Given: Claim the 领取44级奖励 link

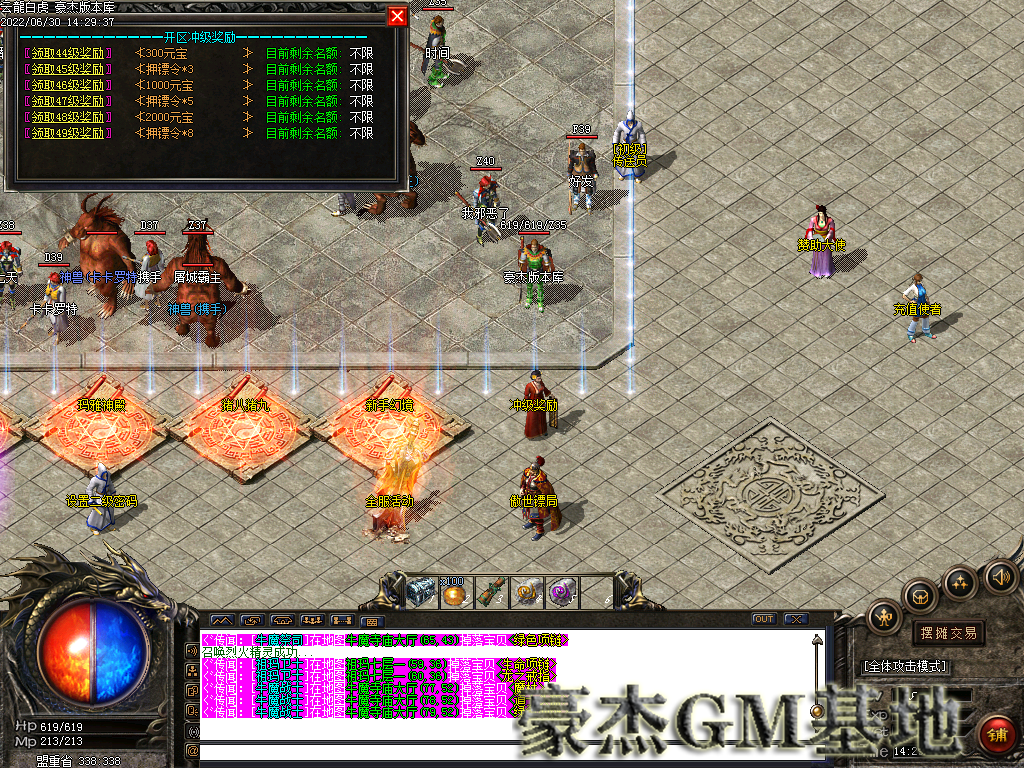Looking at the screenshot, I should tap(68, 53).
